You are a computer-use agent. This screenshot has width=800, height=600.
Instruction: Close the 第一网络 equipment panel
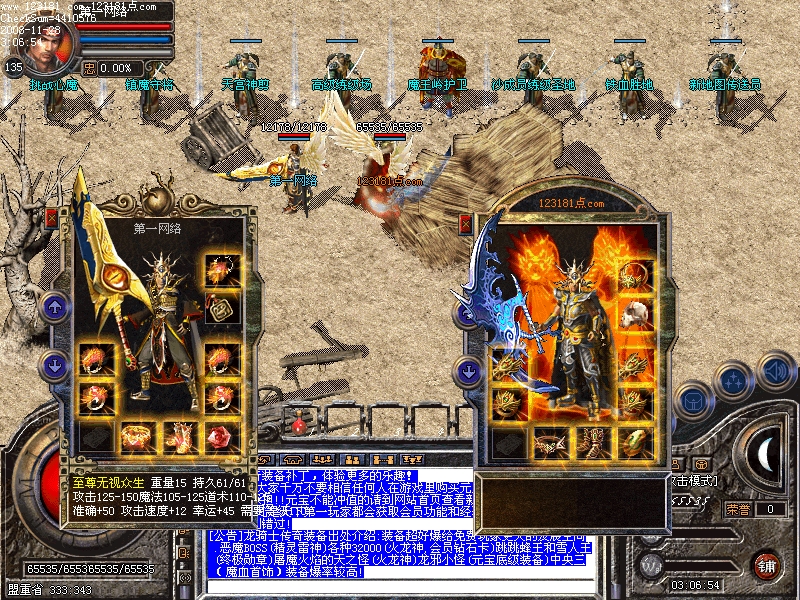pyautogui.click(x=52, y=217)
